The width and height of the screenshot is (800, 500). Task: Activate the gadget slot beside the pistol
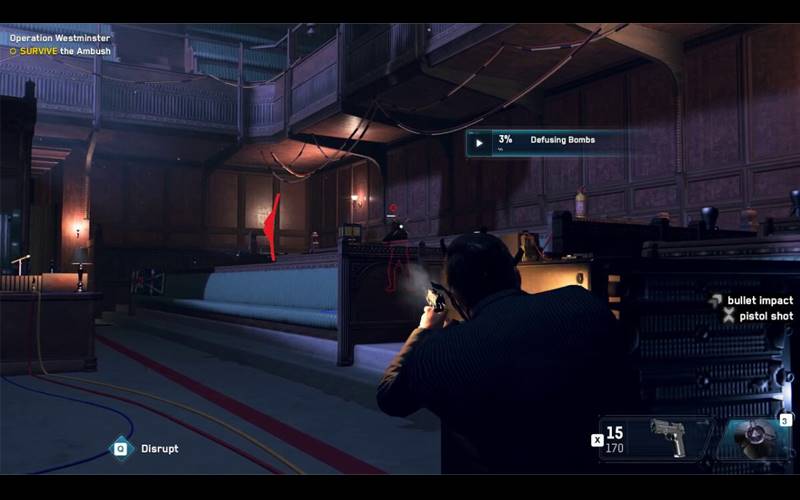click(757, 439)
